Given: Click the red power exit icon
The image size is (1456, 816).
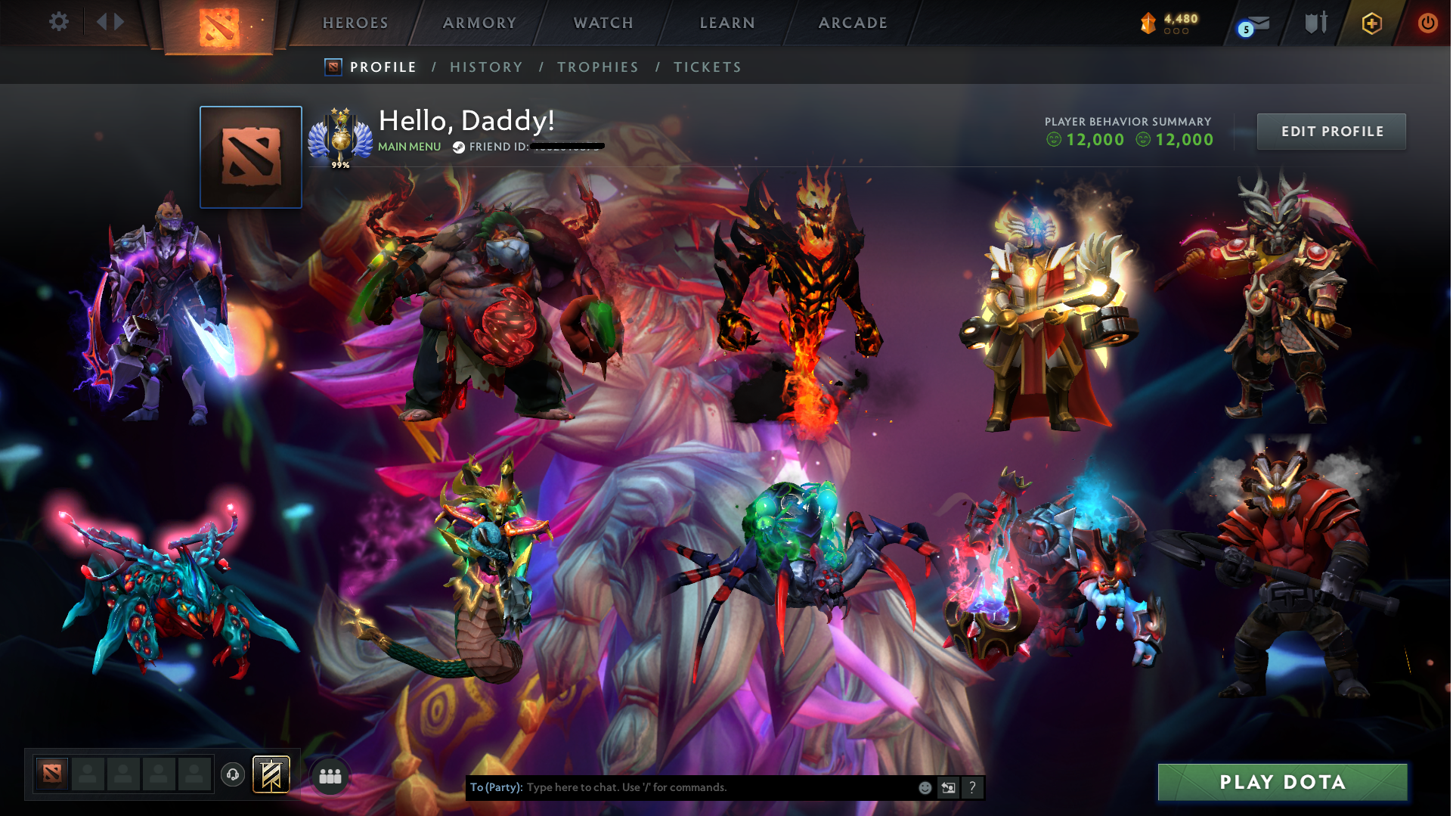Looking at the screenshot, I should 1428,23.
